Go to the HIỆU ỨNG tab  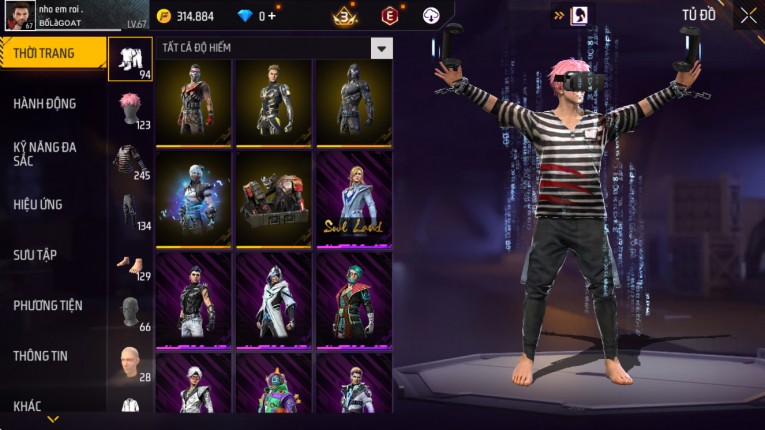[38, 205]
